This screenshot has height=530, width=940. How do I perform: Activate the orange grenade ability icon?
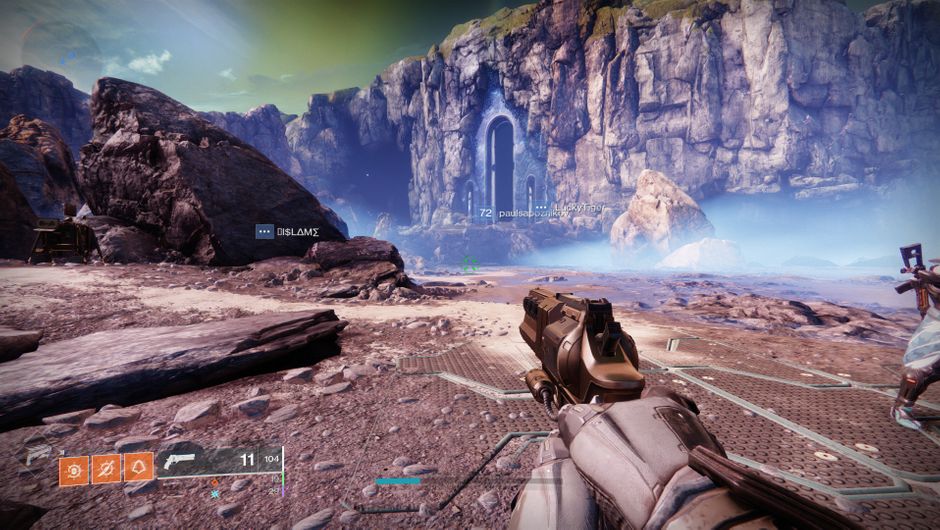(74, 468)
